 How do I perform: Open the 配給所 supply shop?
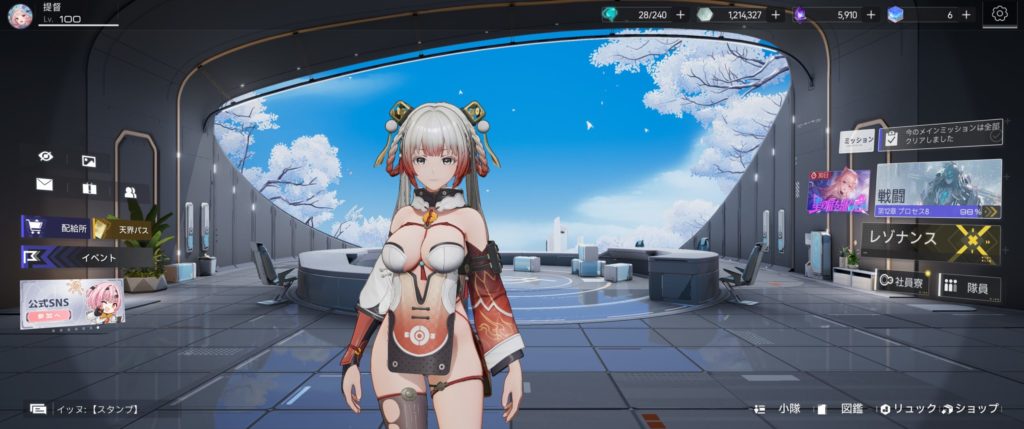[x=60, y=227]
